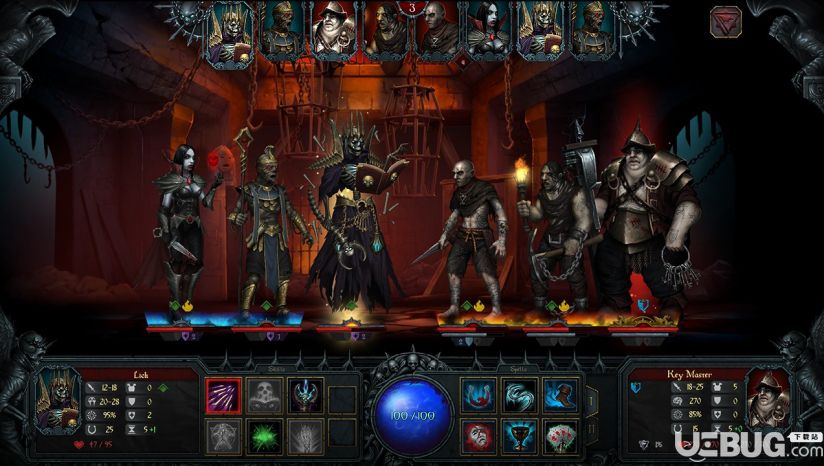Click the Key Master portrait in the target panel
This screenshot has height=466, width=824.
click(x=767, y=398)
